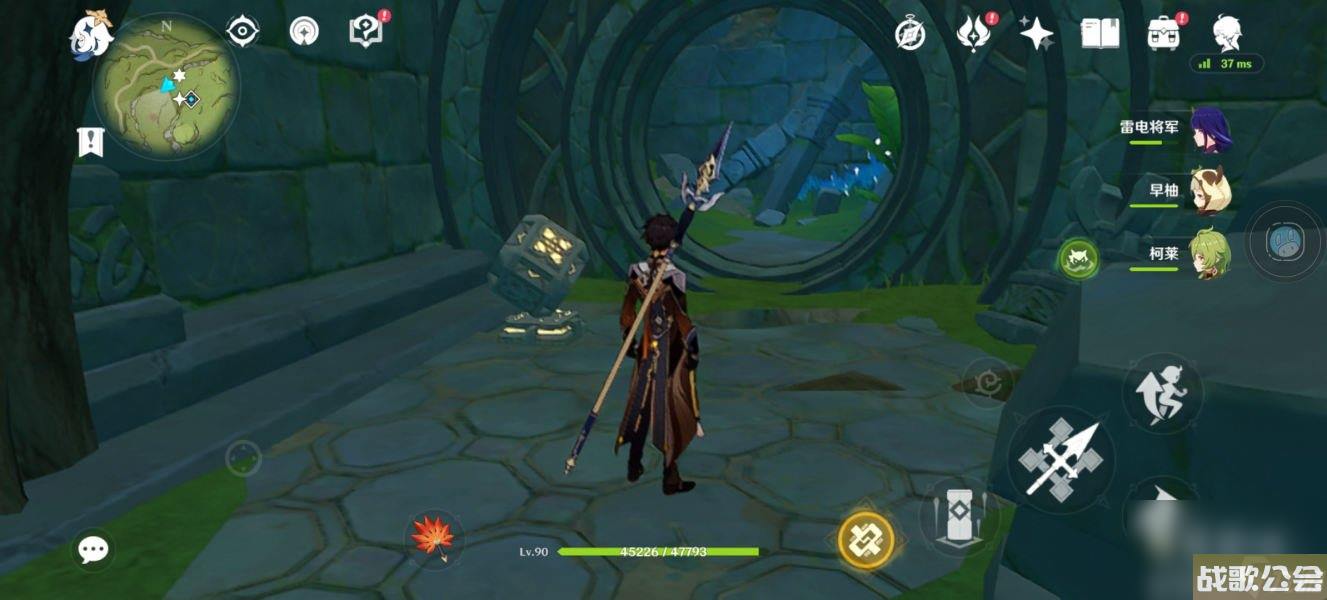Open the compass events icon
The width and height of the screenshot is (1327, 600).
pyautogui.click(x=910, y=34)
